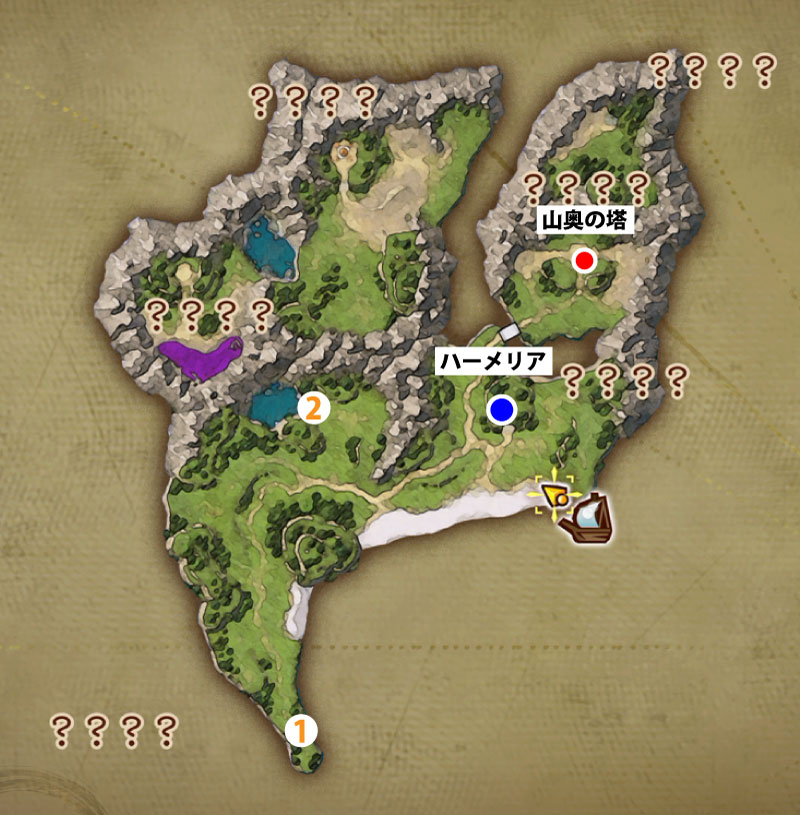Select the ハーメリア location label
Screen dimensions: 800x815
(494, 362)
